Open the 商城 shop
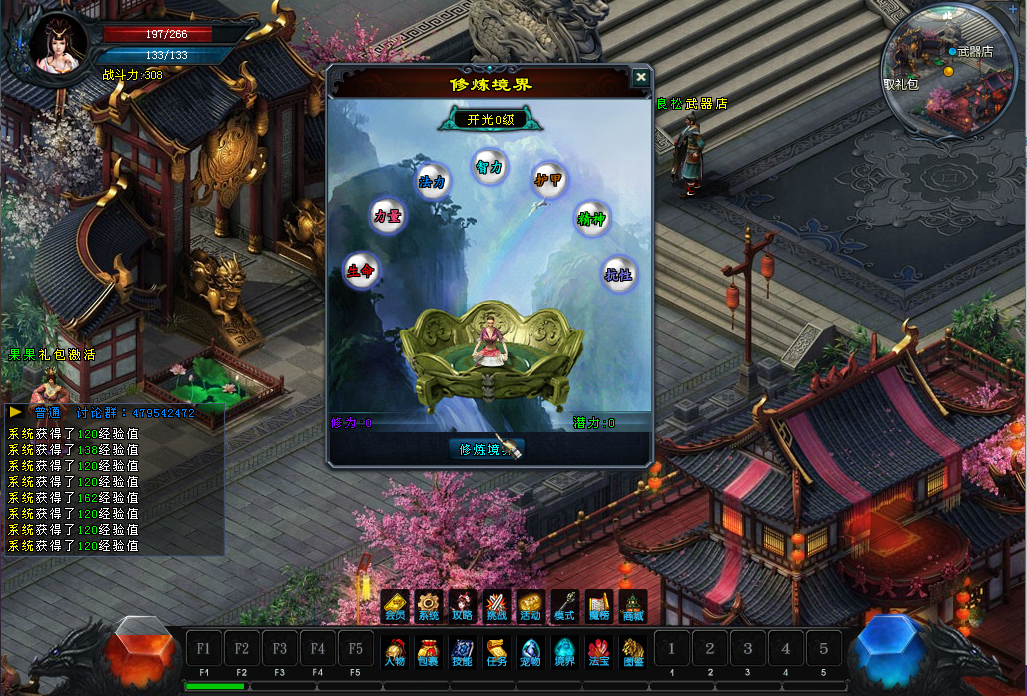 [x=632, y=605]
